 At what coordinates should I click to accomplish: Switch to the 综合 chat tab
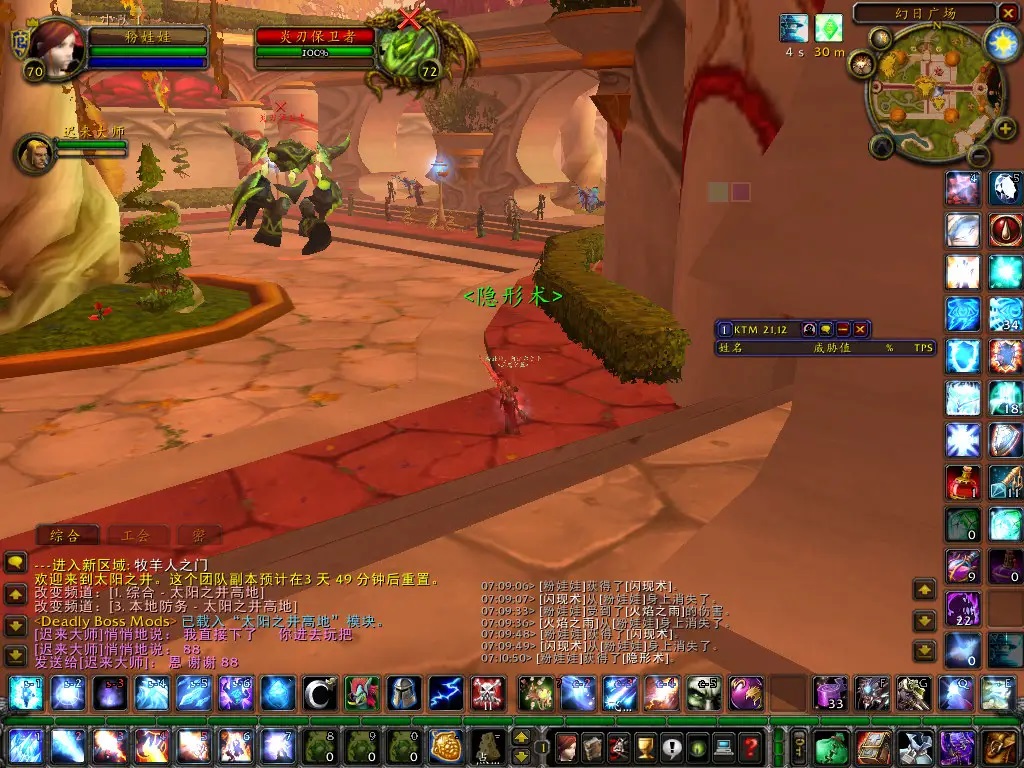click(x=66, y=535)
